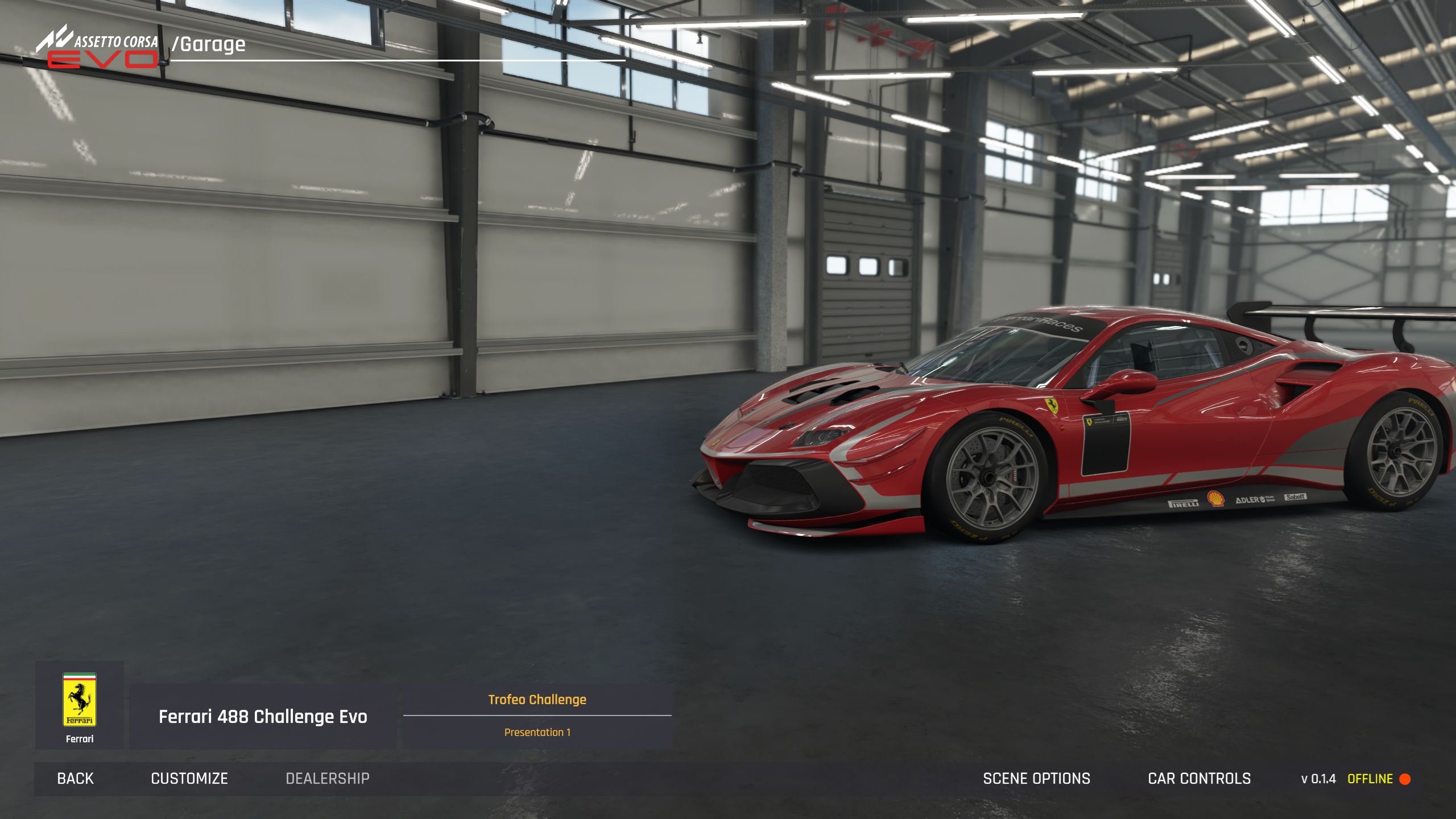Select the Ferrari brand logo tile
The height and width of the screenshot is (819, 1456).
pyautogui.click(x=80, y=705)
